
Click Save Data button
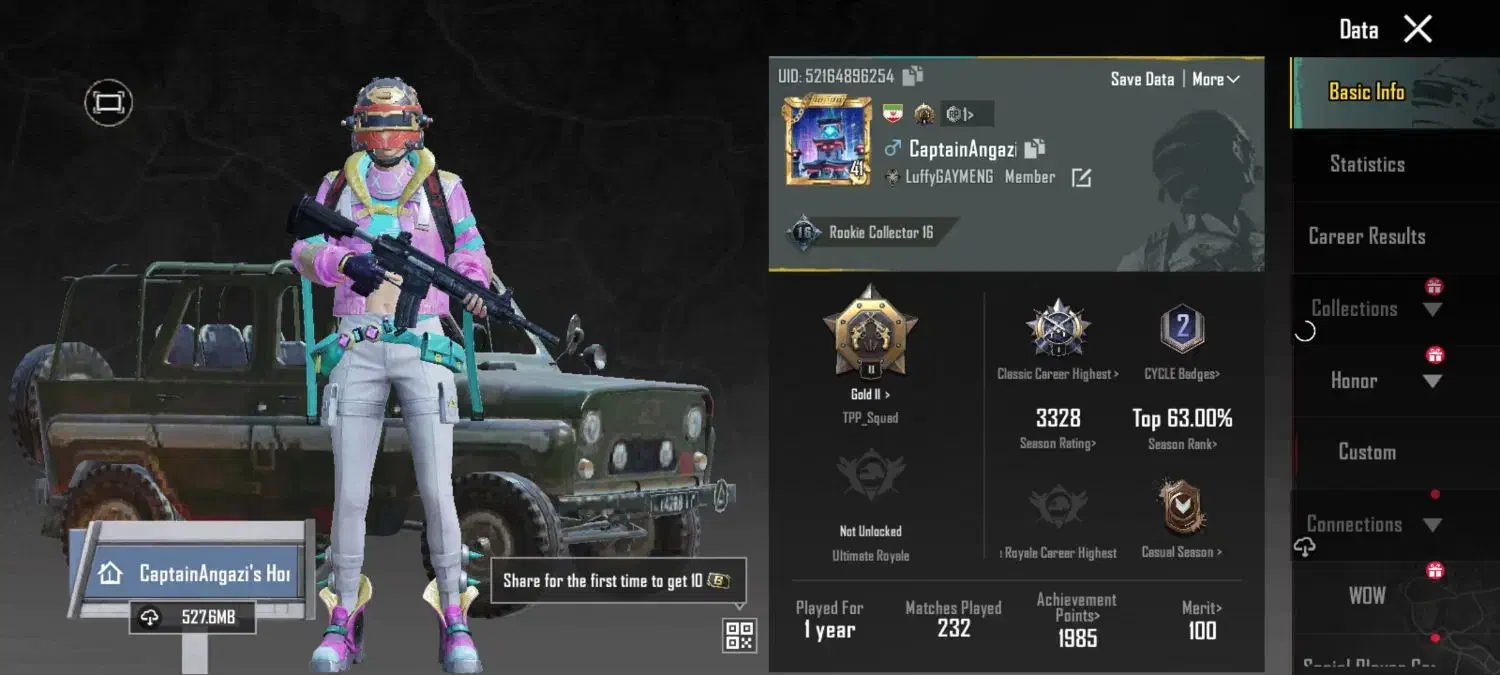[1142, 79]
